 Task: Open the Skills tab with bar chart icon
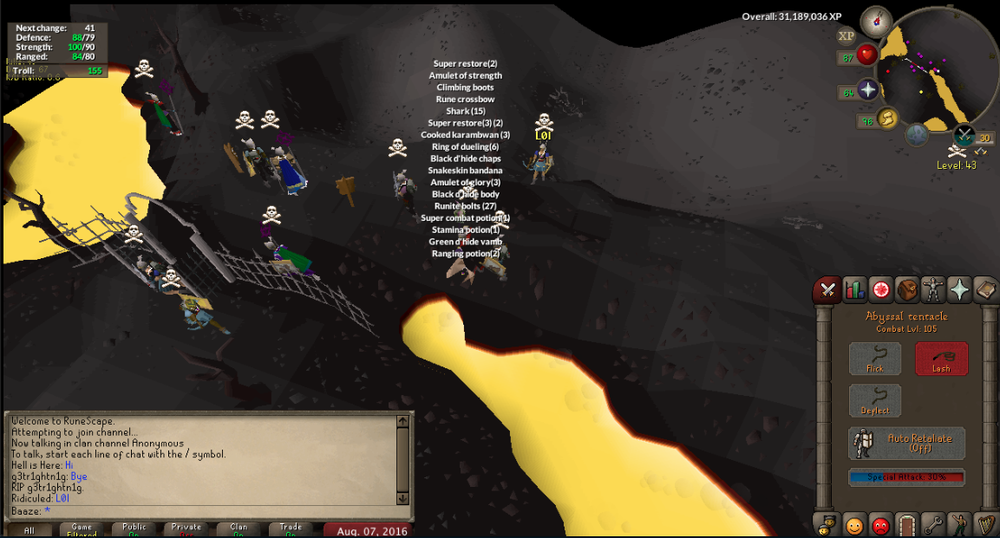[854, 290]
